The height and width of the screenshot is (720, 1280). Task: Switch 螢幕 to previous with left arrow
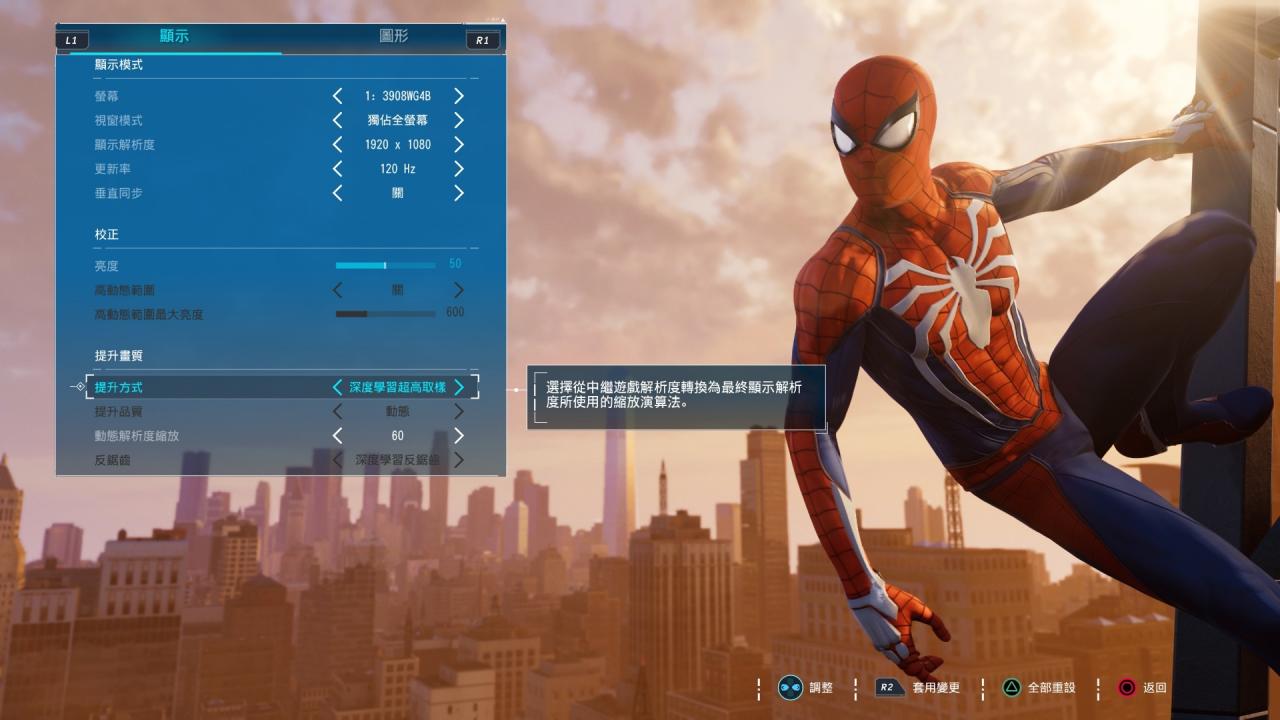click(337, 96)
